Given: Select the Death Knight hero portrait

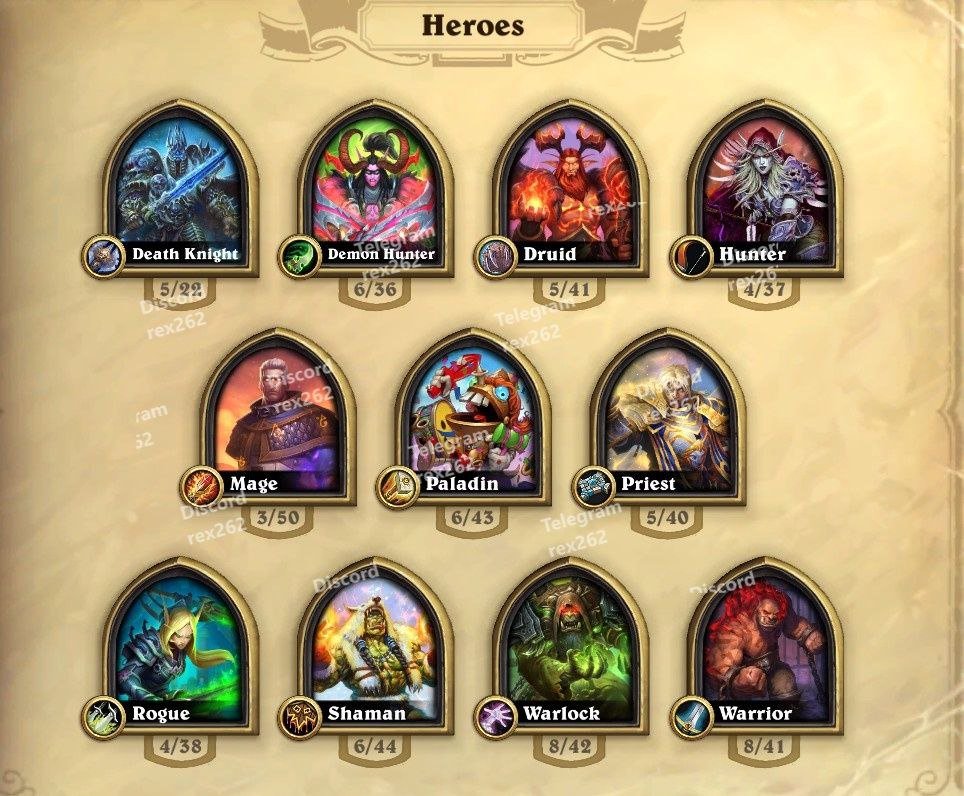Looking at the screenshot, I should (180, 185).
